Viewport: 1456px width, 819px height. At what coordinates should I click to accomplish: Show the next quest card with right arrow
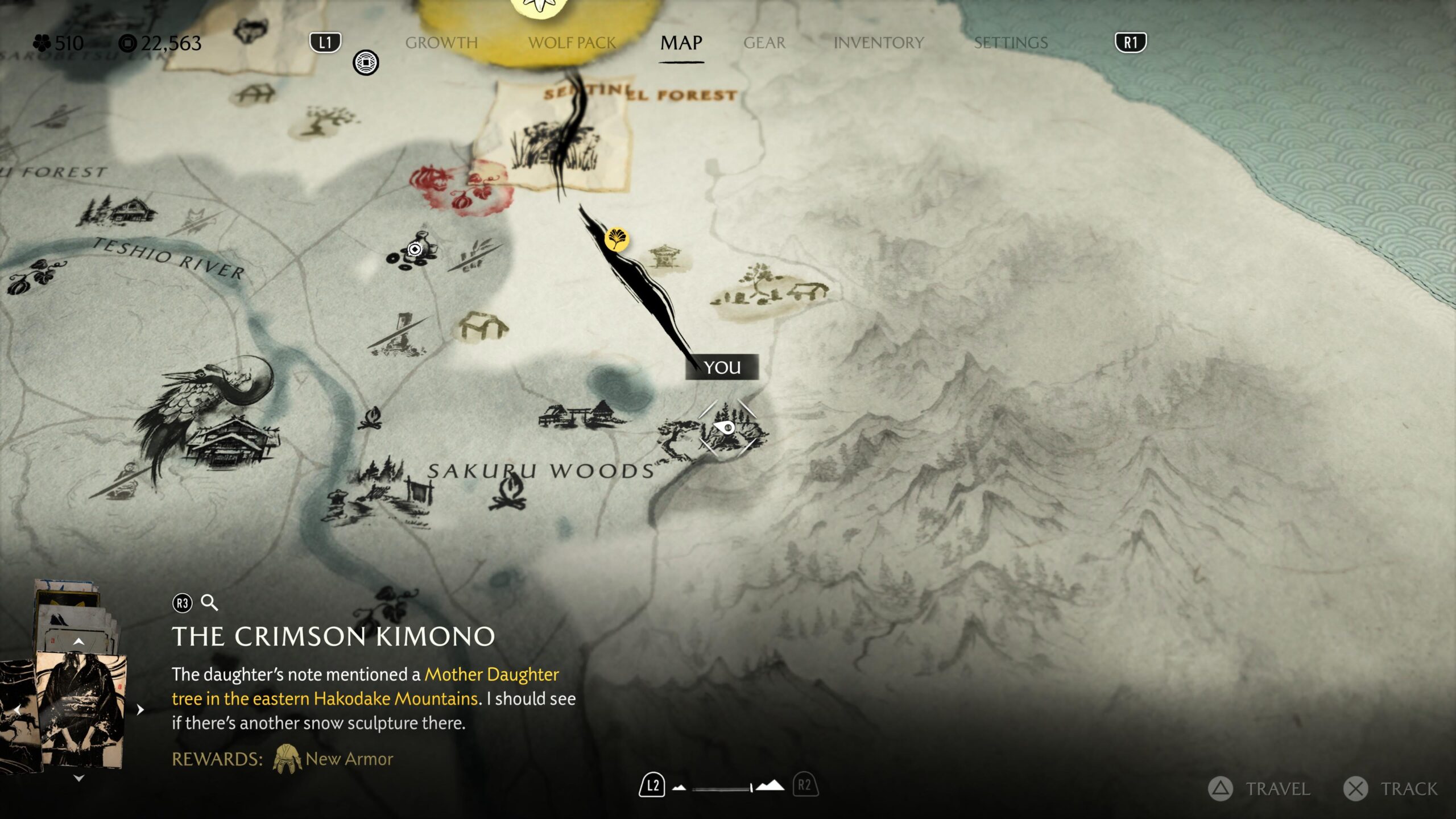(x=140, y=709)
